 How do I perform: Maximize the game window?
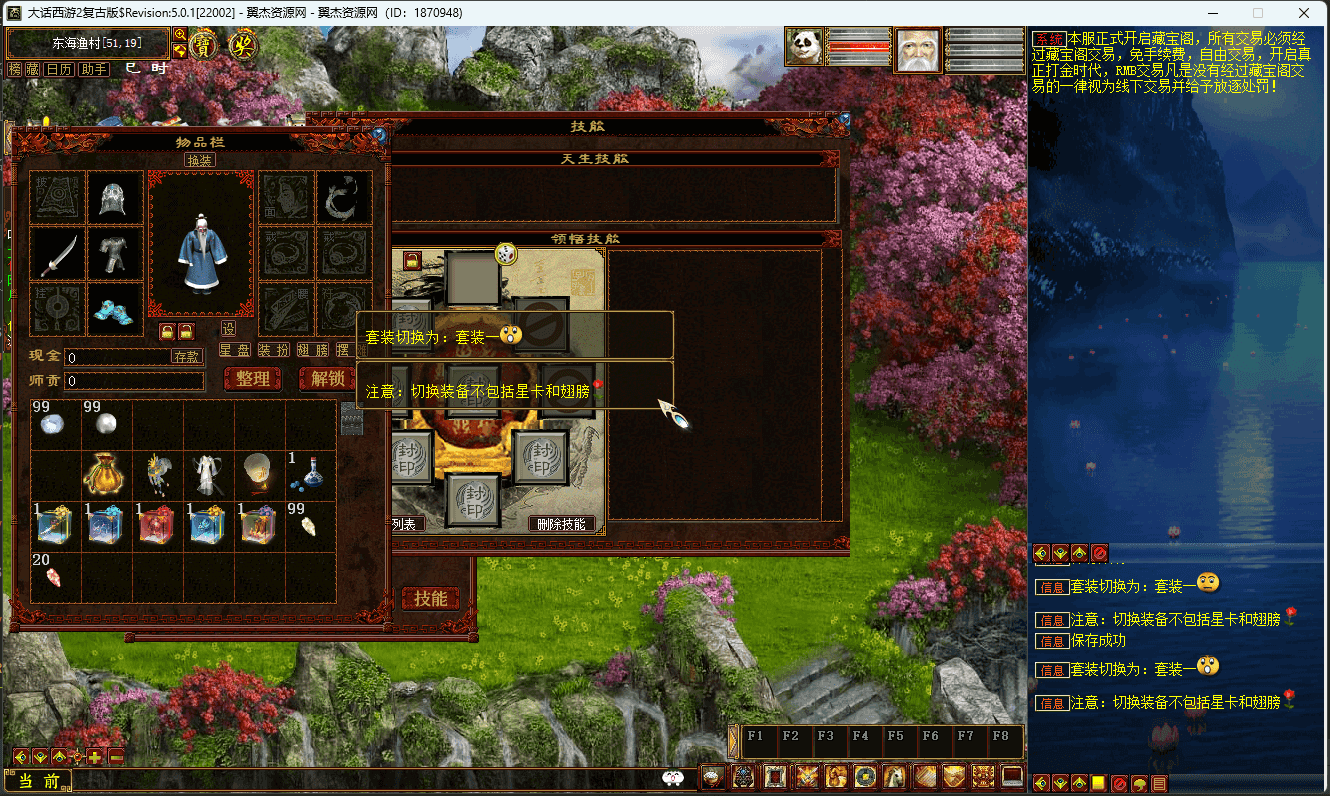pyautogui.click(x=1258, y=13)
